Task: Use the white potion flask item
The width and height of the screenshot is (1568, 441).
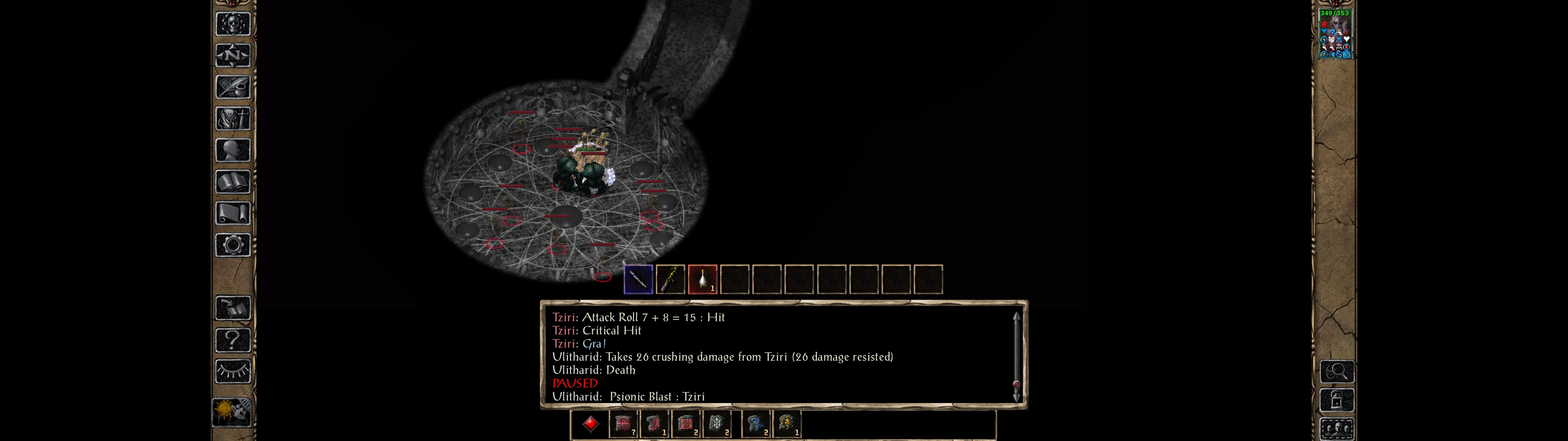Action: [703, 280]
